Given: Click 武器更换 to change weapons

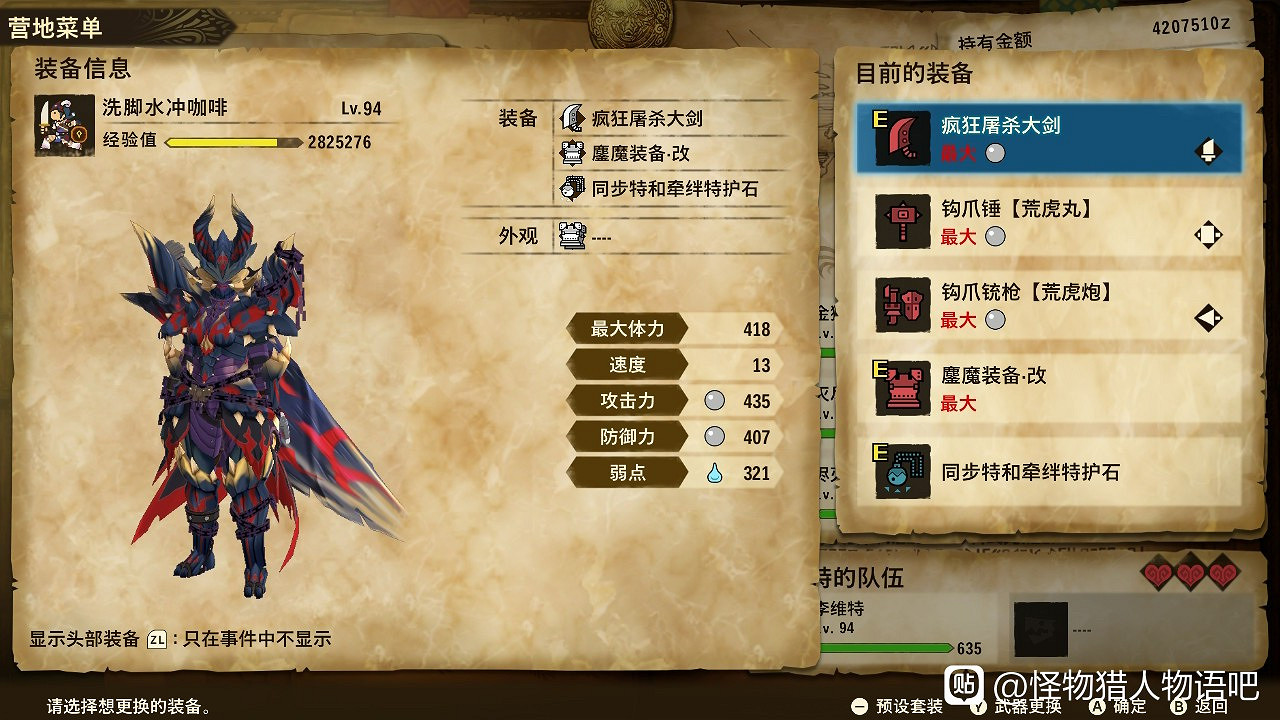Looking at the screenshot, I should pos(1023,705).
